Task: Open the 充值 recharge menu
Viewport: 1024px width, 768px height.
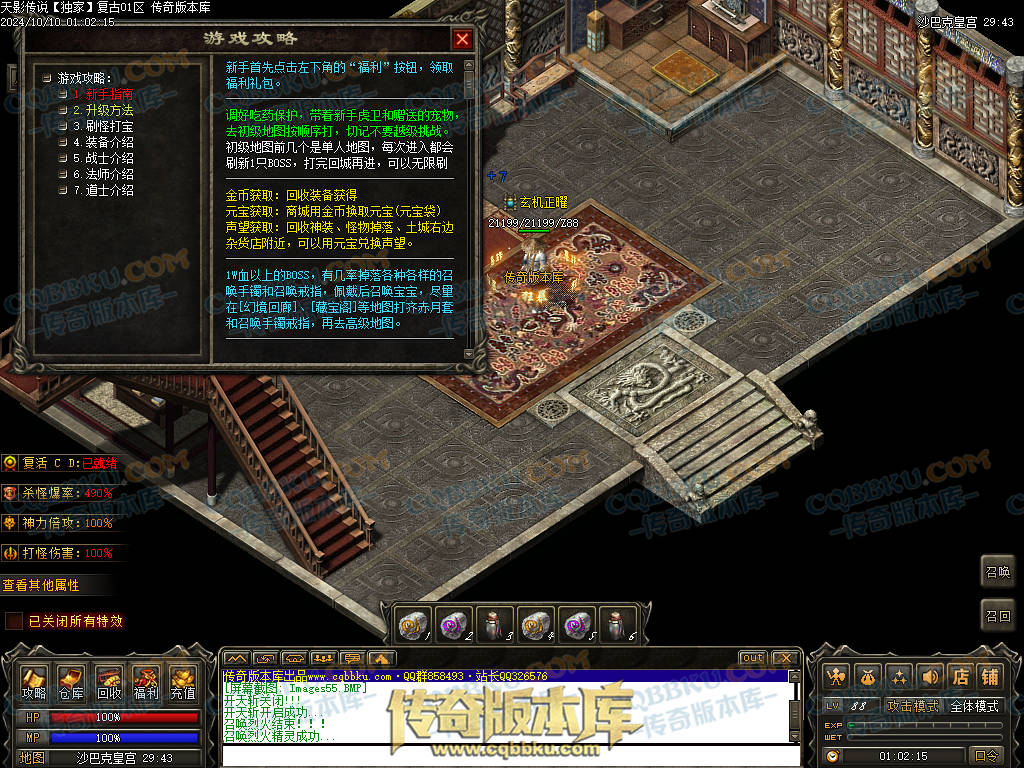Action: click(x=183, y=683)
